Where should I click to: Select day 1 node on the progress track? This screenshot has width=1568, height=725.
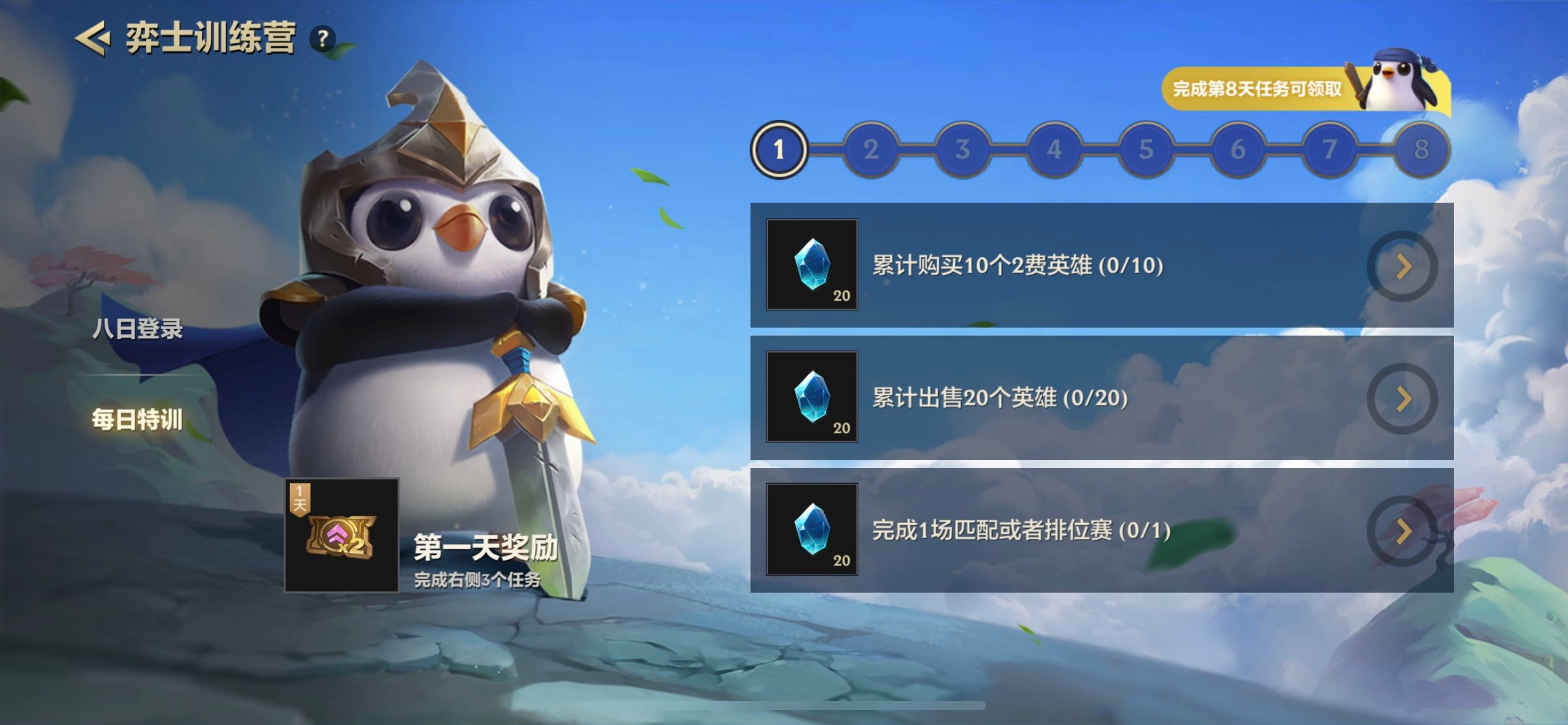pos(779,149)
